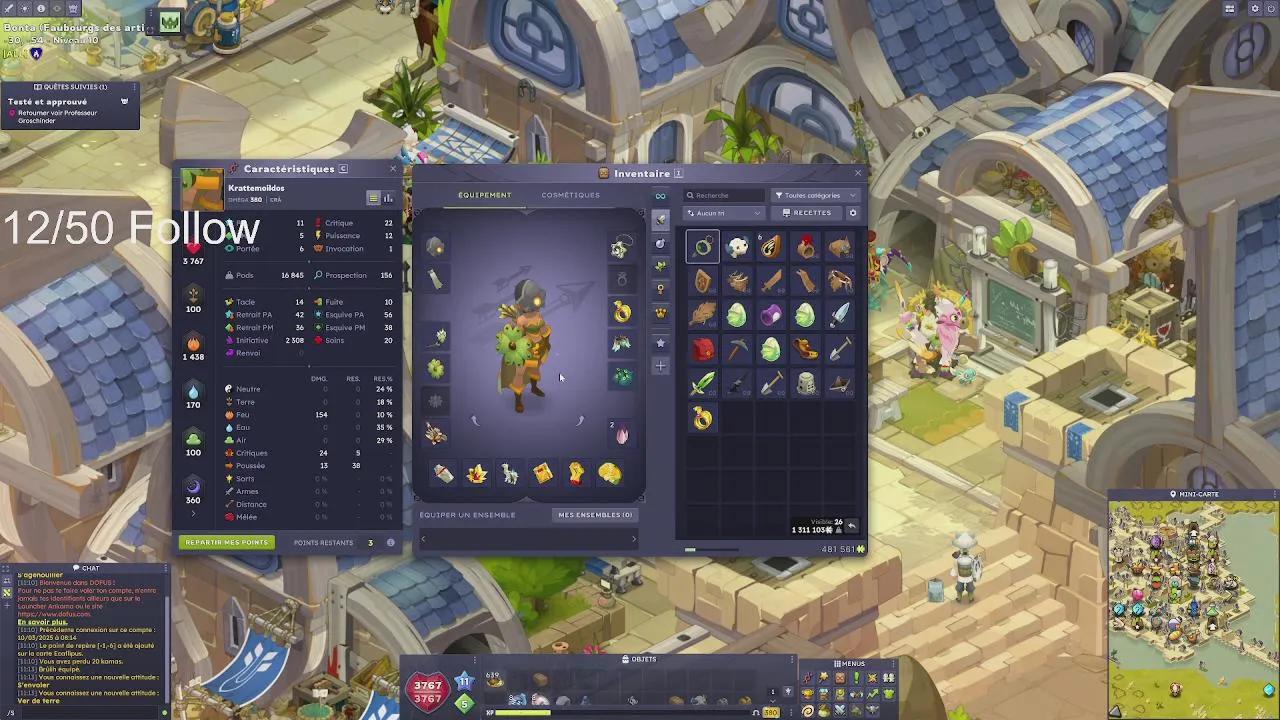
Task: Open the equipment items filter in inventory sidebar
Action: click(x=660, y=220)
